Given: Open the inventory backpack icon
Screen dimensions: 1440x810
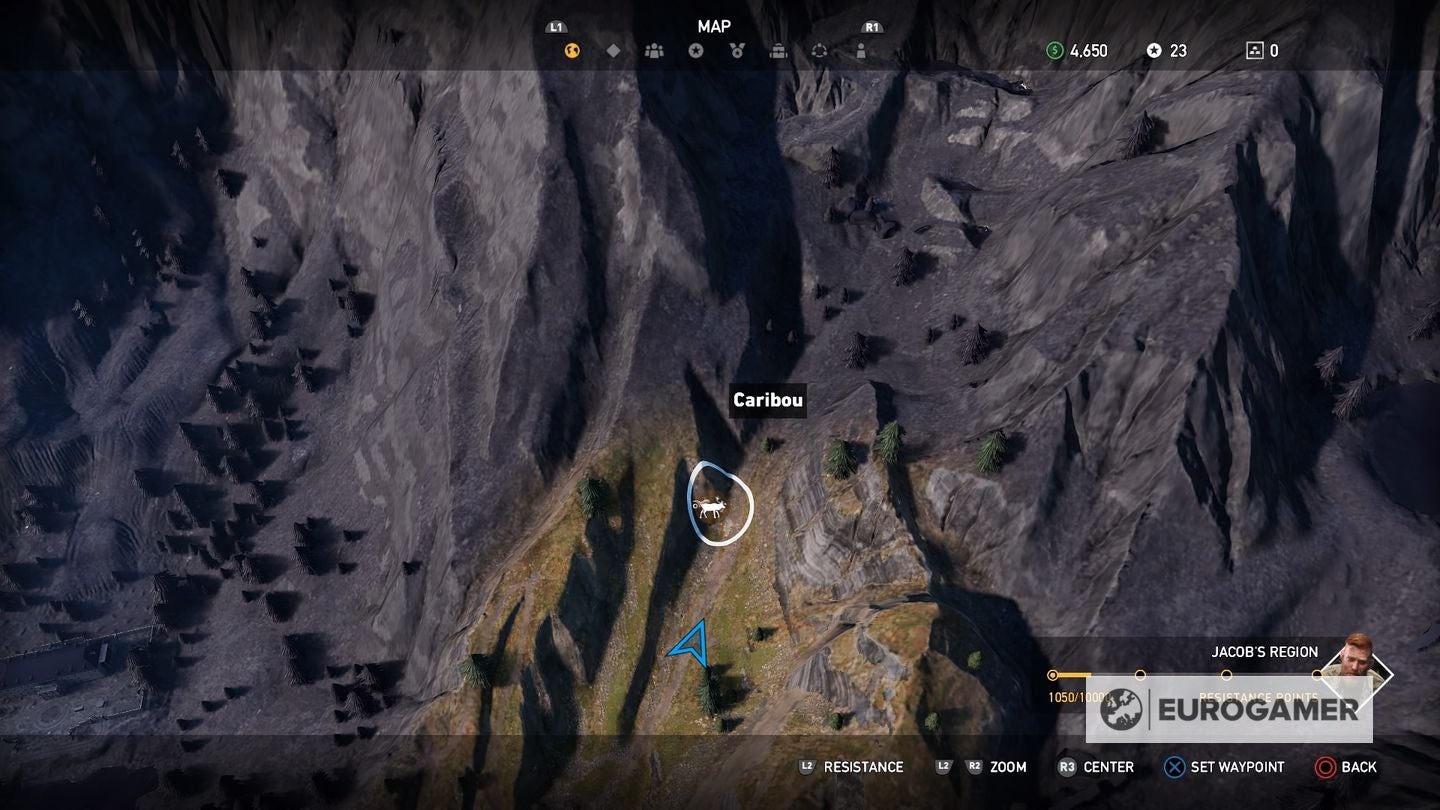Looking at the screenshot, I should tap(779, 49).
